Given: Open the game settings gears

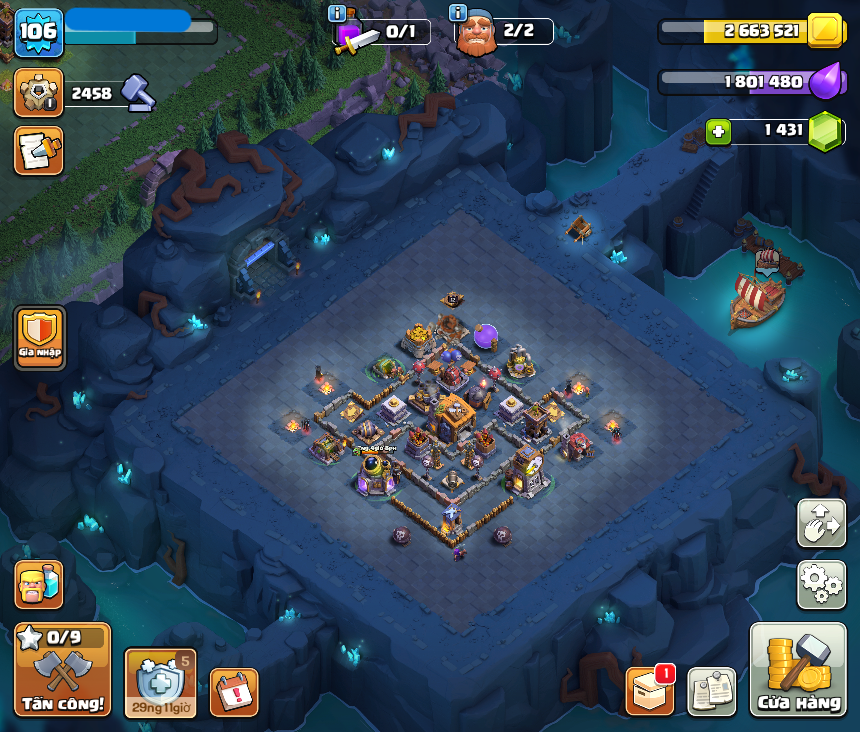Looking at the screenshot, I should click(x=821, y=584).
